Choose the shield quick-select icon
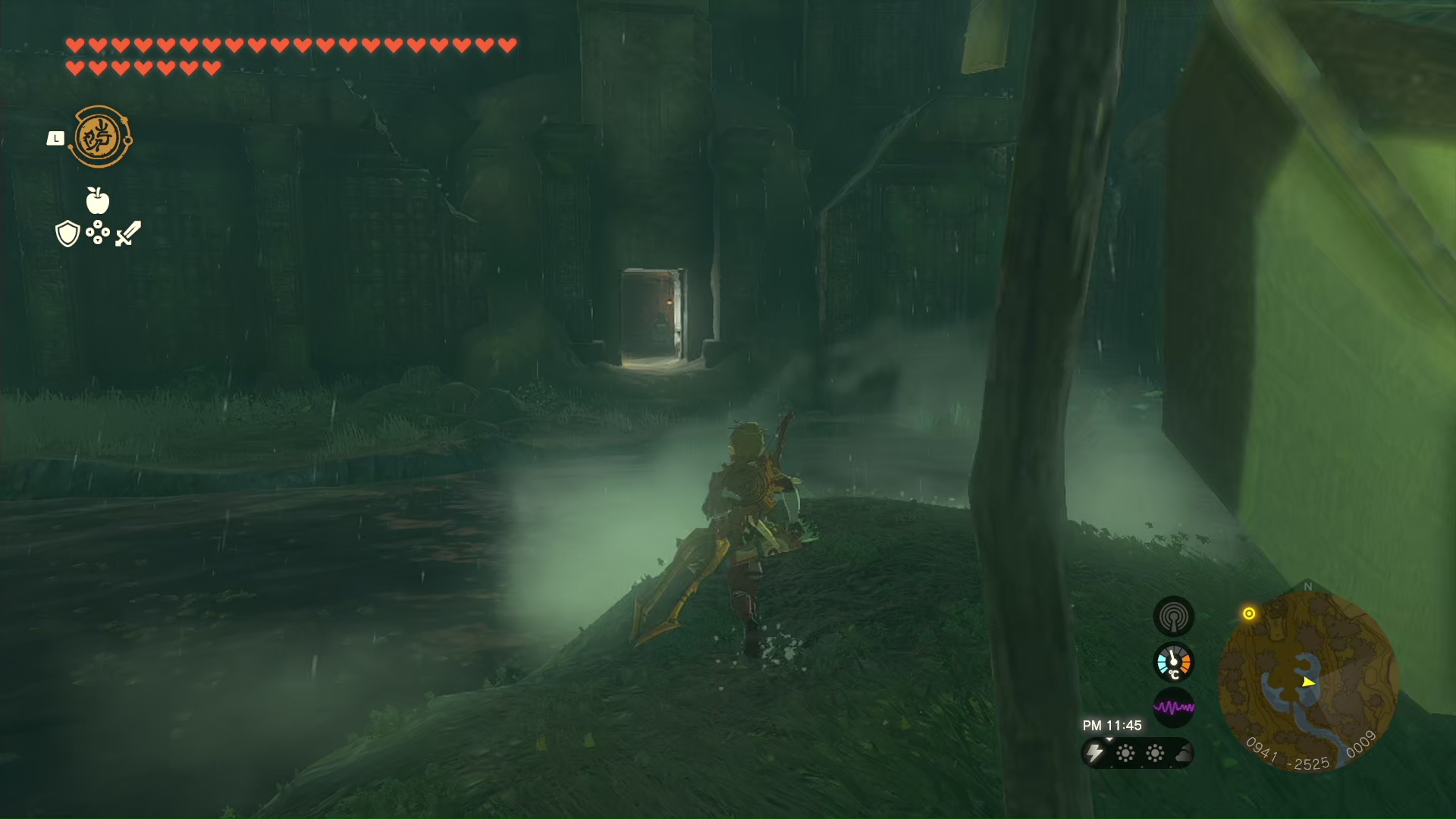Image resolution: width=1456 pixels, height=819 pixels. pyautogui.click(x=67, y=234)
